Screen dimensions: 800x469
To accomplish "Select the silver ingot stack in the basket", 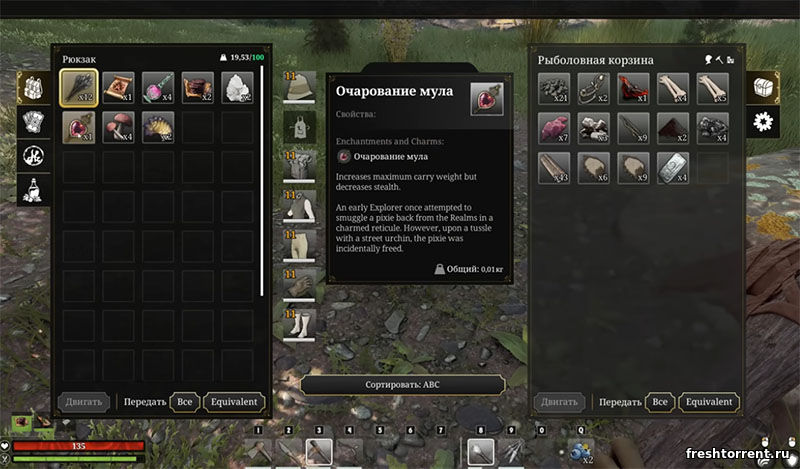I will point(673,166).
